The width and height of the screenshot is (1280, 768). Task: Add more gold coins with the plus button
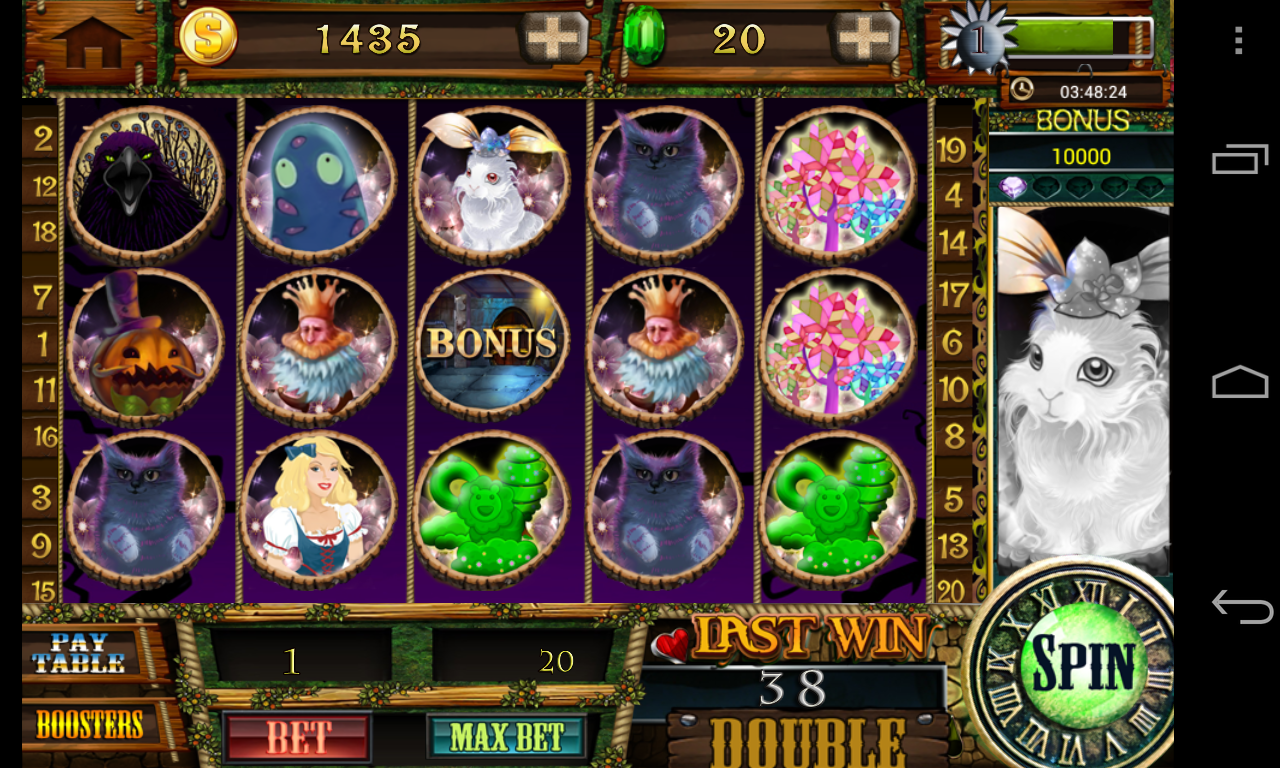click(553, 39)
